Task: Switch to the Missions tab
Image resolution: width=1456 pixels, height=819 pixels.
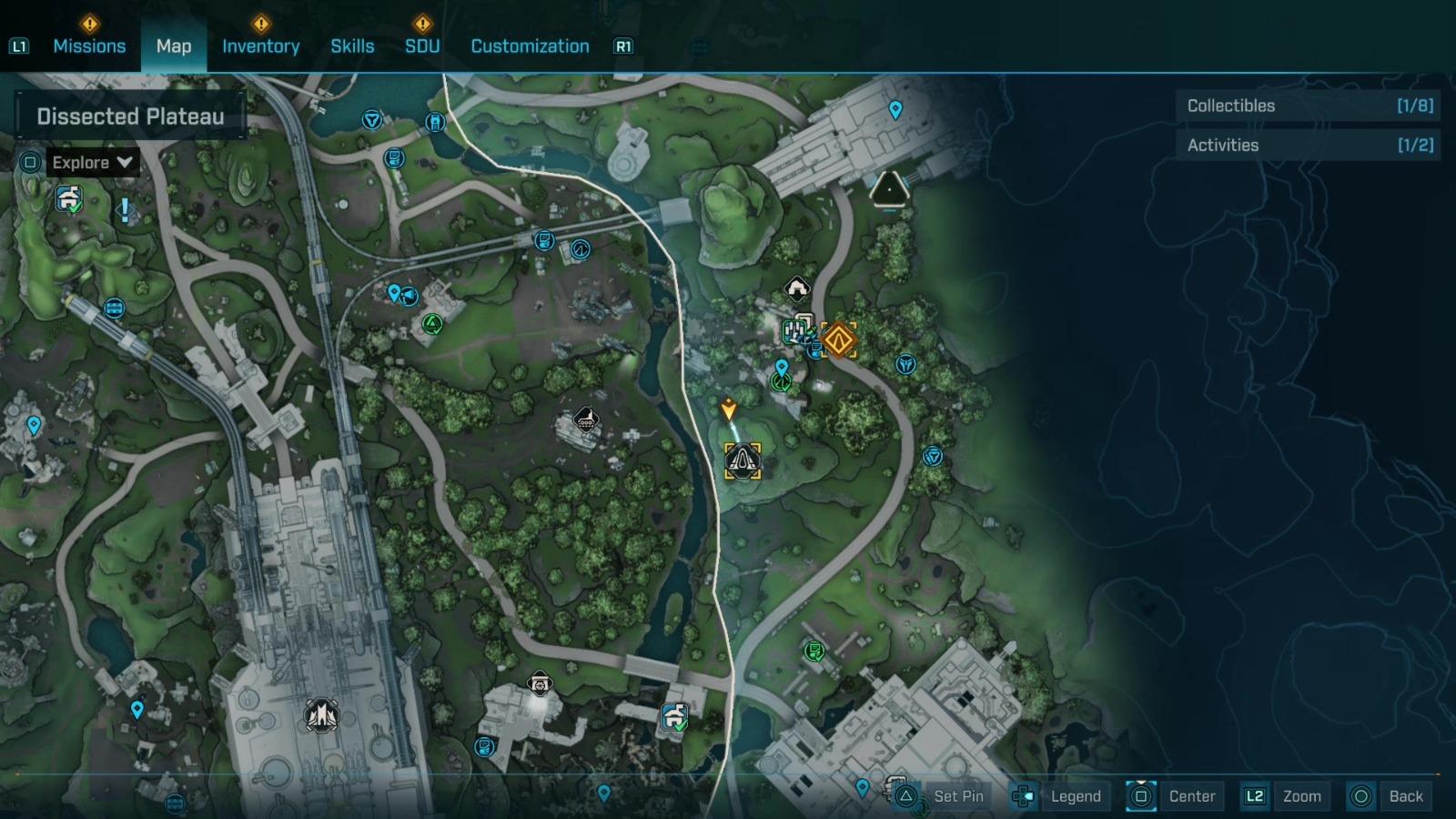Action: pyautogui.click(x=89, y=46)
